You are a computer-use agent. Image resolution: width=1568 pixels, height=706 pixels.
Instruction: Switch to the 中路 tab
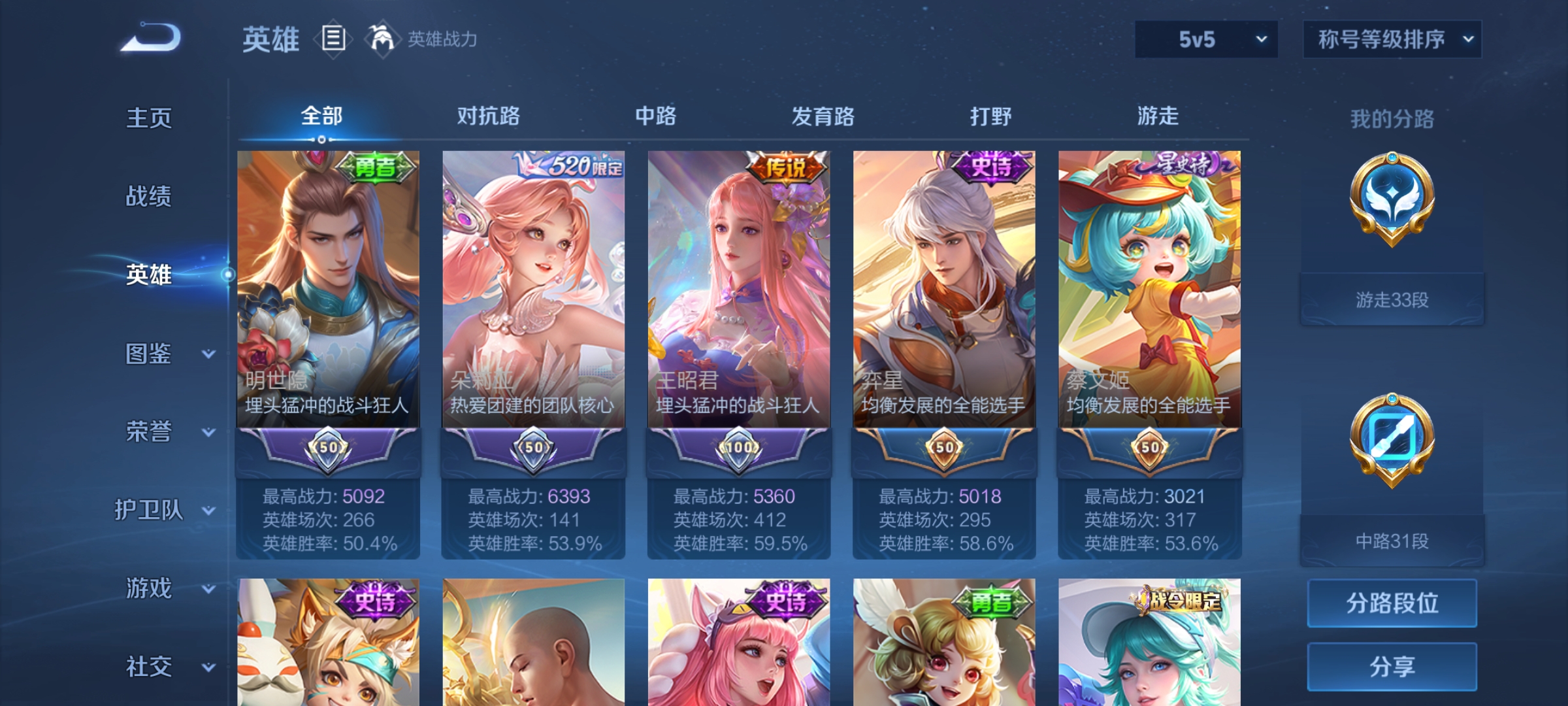pyautogui.click(x=655, y=116)
